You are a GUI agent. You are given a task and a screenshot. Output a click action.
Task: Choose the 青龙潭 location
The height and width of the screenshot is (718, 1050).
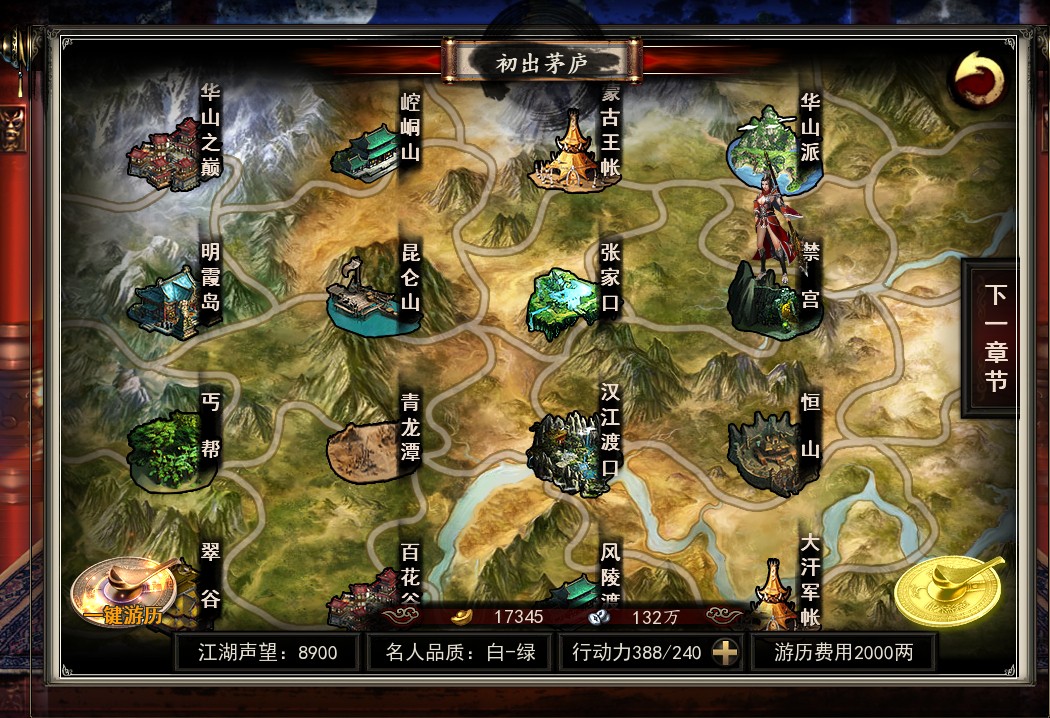click(x=366, y=451)
